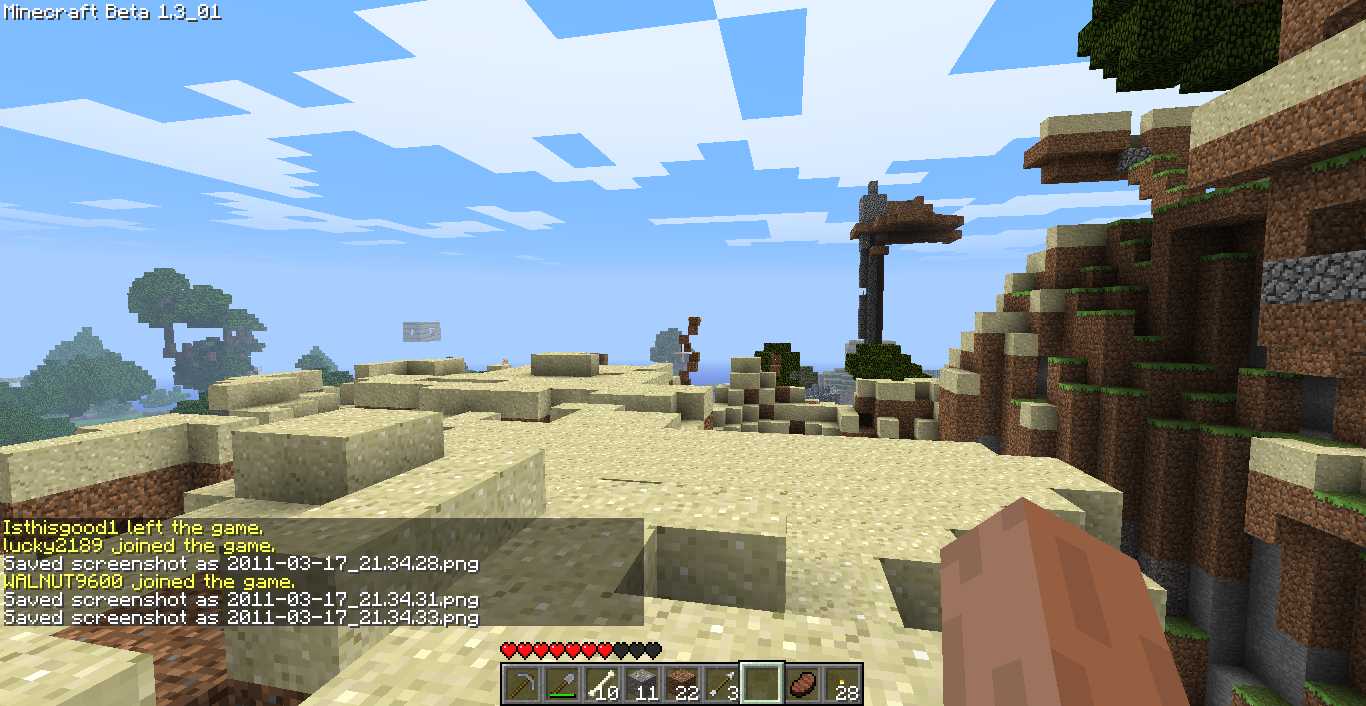The image size is (1366, 706).
Task: Switch to the dirt block stack of 22
Action: (681, 685)
